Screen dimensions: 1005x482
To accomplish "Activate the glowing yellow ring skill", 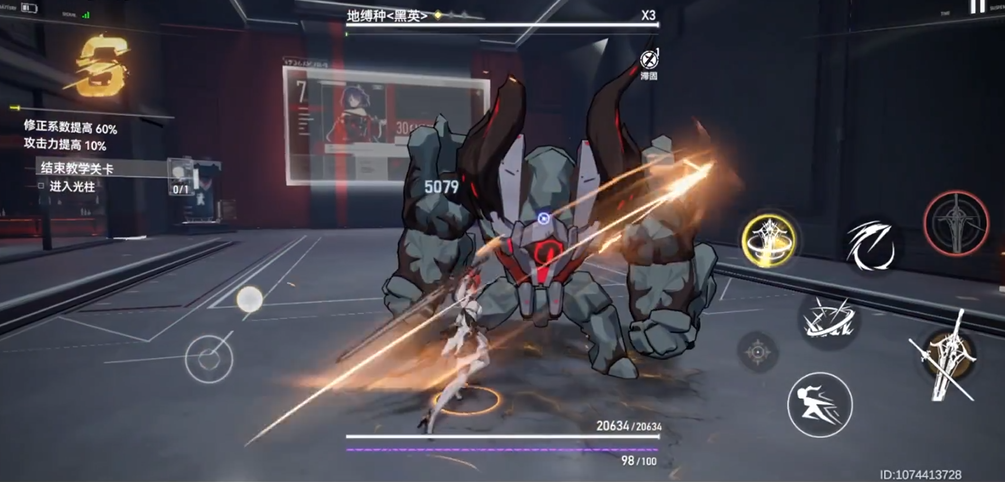I will 770,238.
